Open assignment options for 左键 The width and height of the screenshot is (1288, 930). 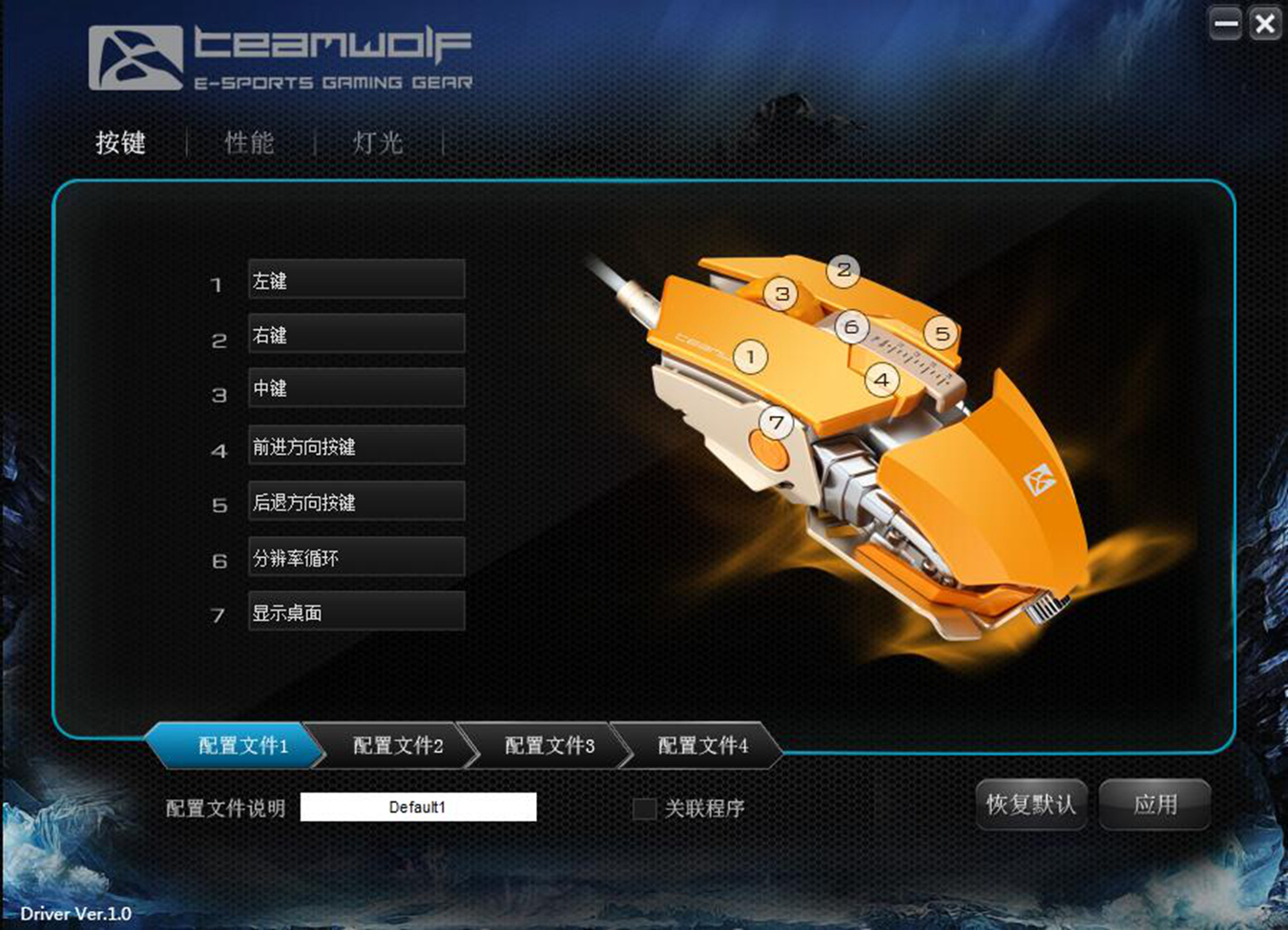(x=355, y=279)
